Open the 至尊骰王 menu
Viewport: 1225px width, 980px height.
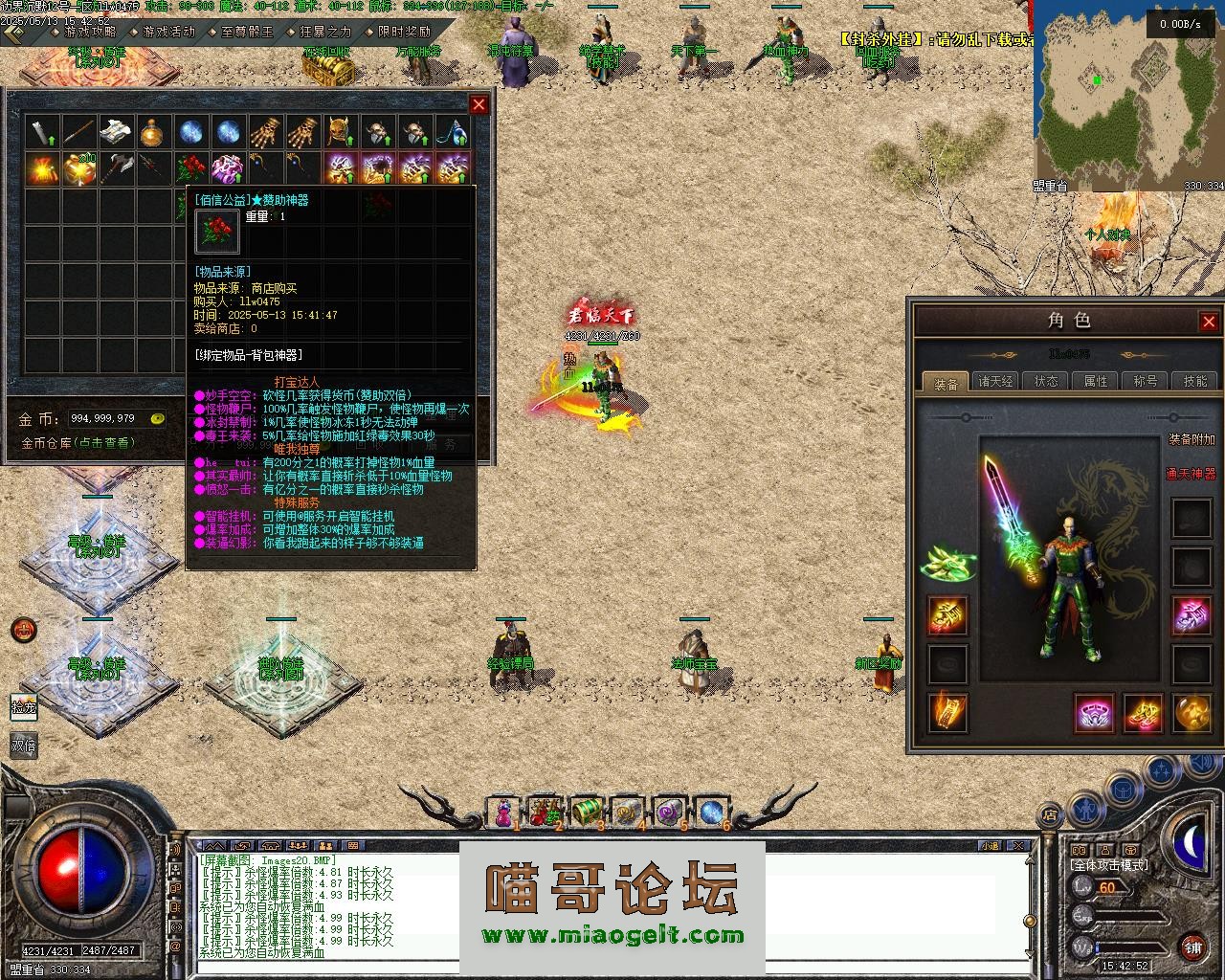pos(246,32)
